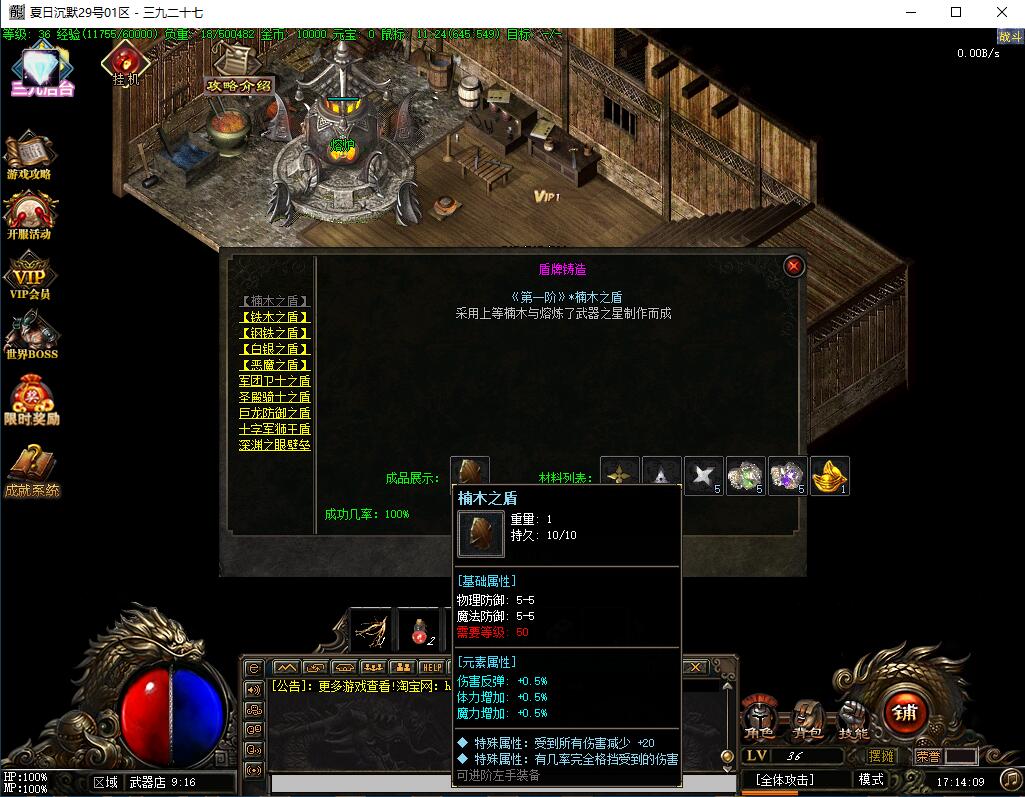
Task: Click the gold ingot material slot
Action: pos(830,476)
